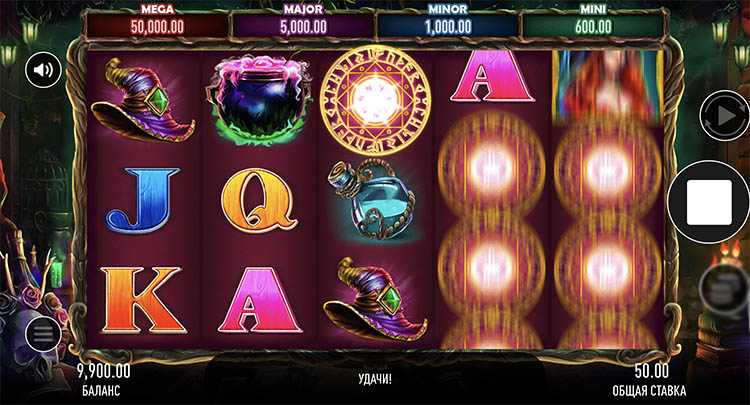Toggle the sound speaker button

[x=43, y=69]
